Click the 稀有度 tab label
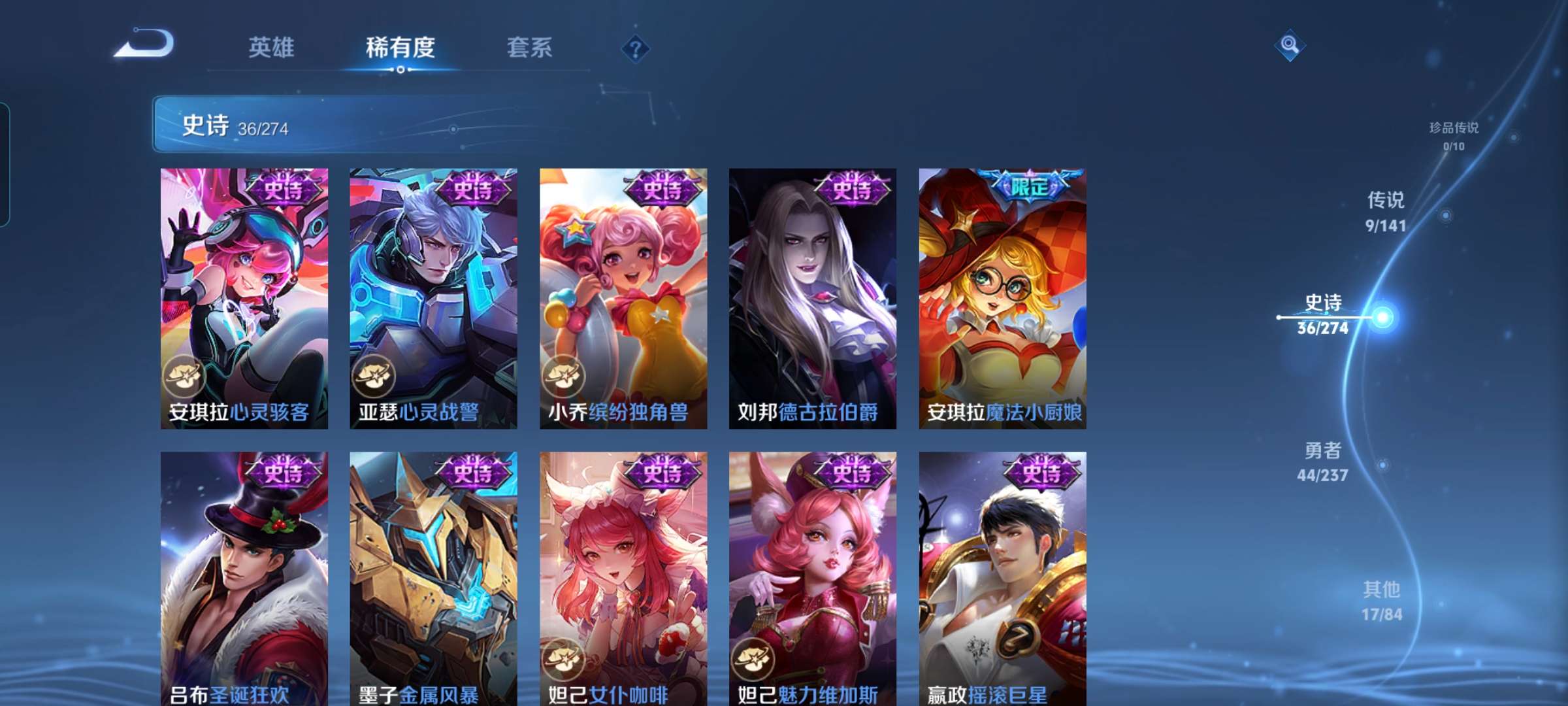 [400, 47]
